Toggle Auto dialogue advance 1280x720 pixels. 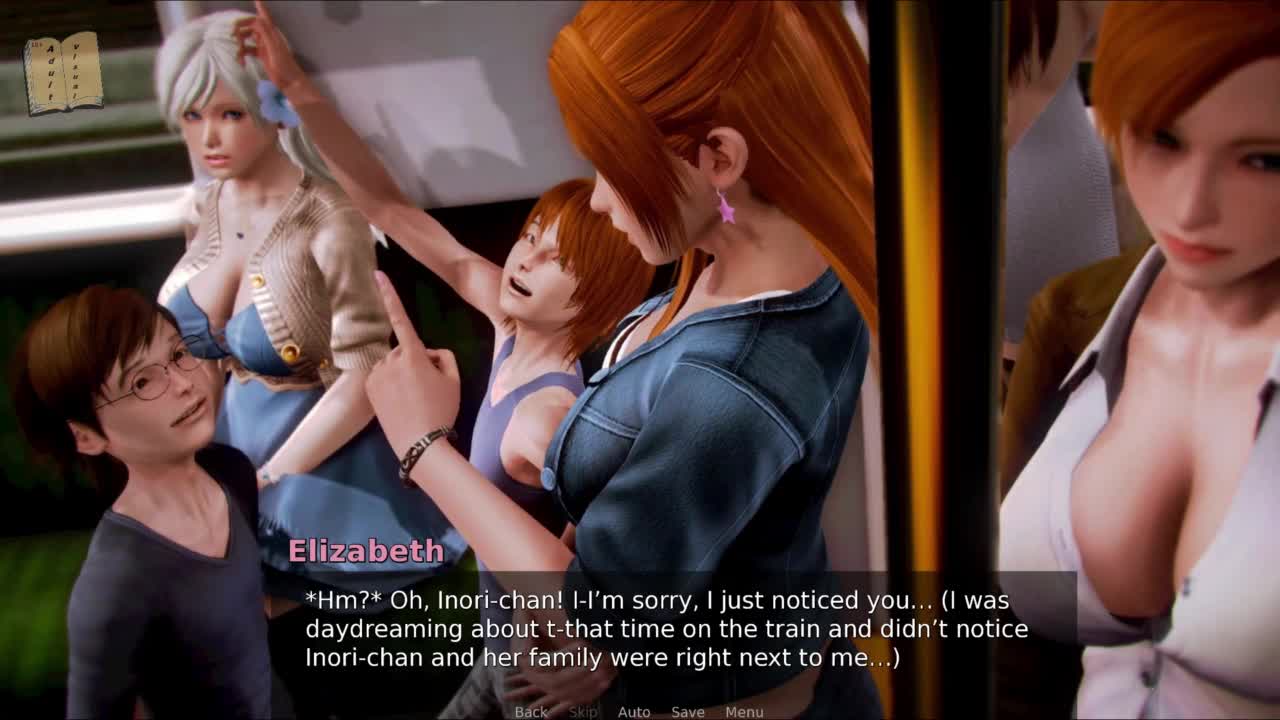click(634, 712)
